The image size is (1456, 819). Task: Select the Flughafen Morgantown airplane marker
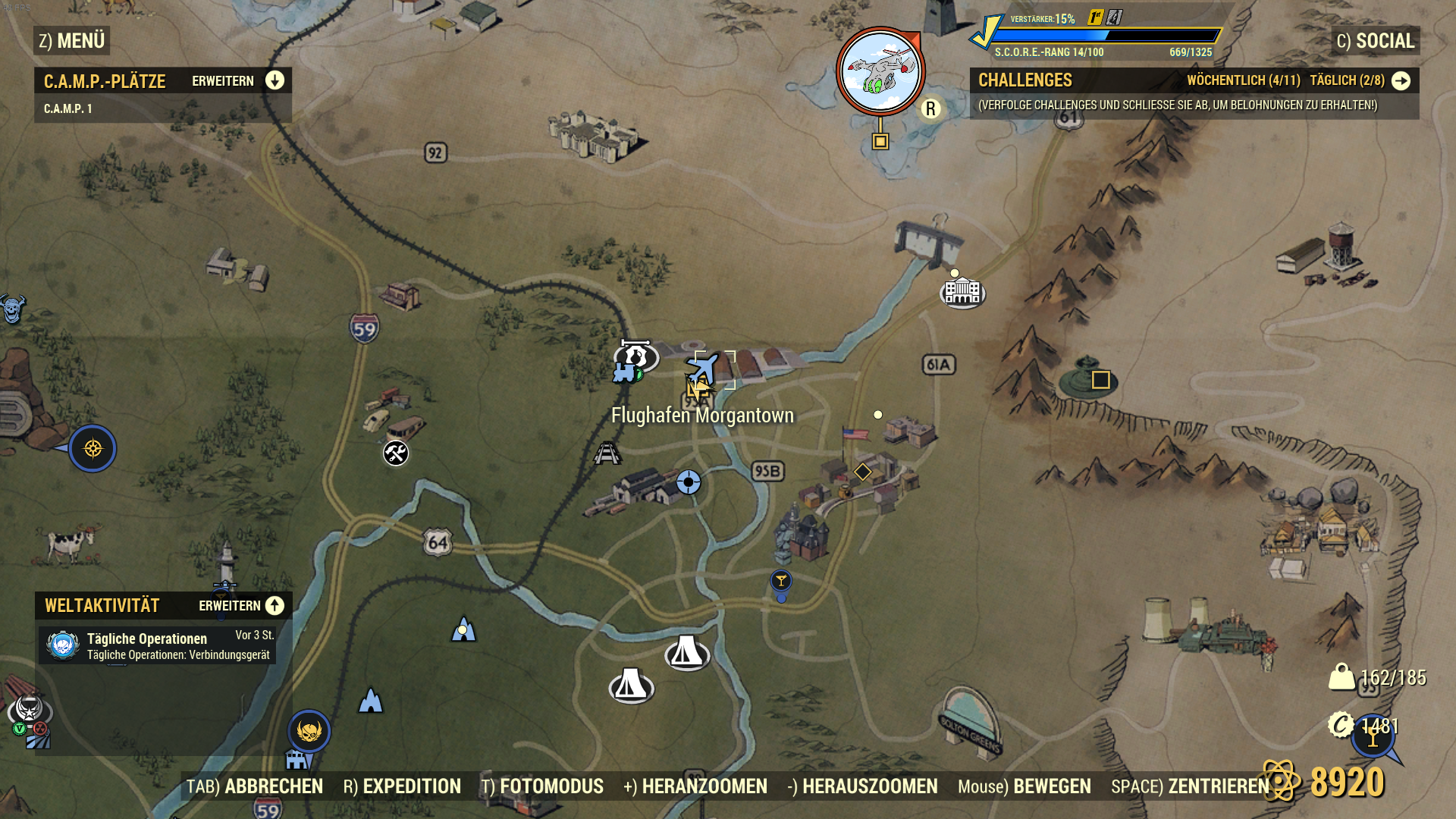coord(704,369)
